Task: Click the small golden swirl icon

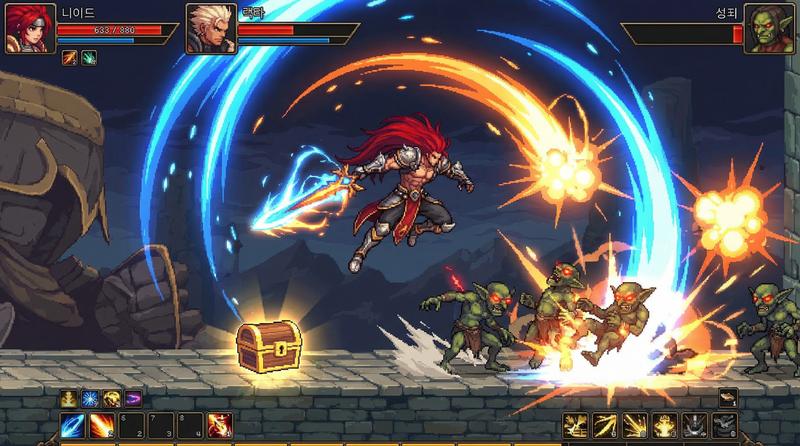Action: (110, 398)
